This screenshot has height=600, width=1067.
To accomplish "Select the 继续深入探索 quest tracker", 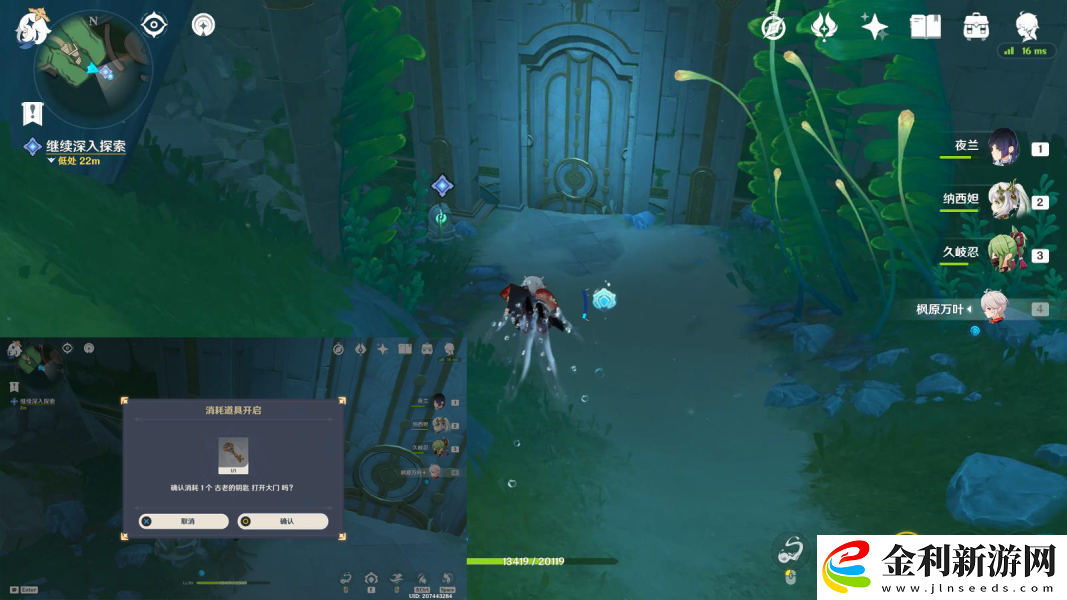I will point(86,146).
